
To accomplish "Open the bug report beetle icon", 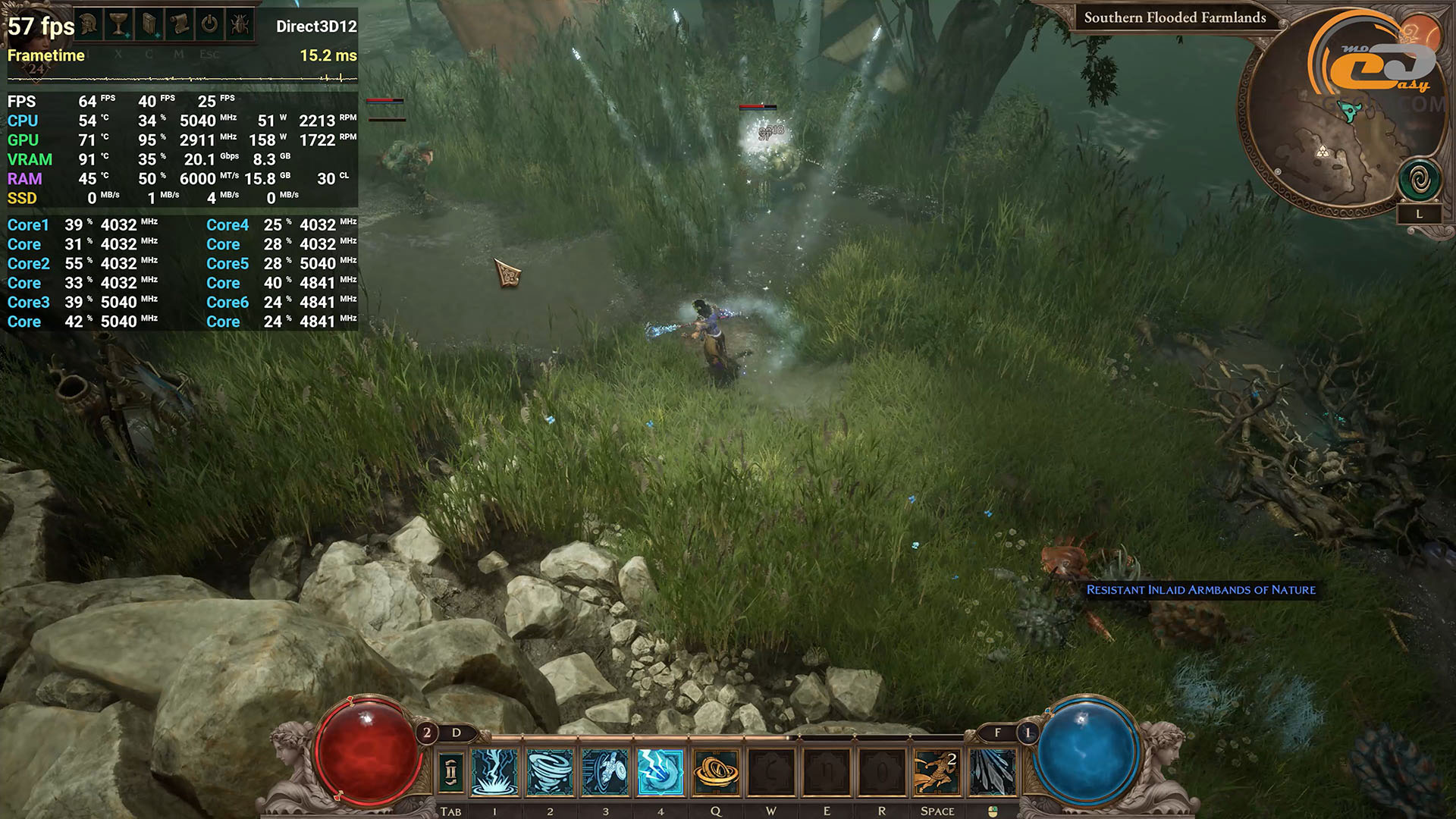I will [x=240, y=24].
